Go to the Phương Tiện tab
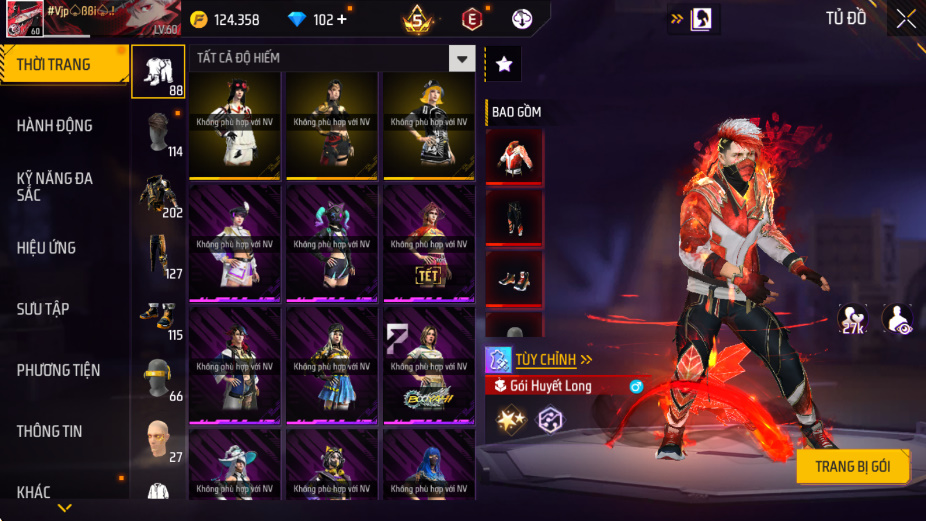This screenshot has width=926, height=521. click(x=59, y=370)
